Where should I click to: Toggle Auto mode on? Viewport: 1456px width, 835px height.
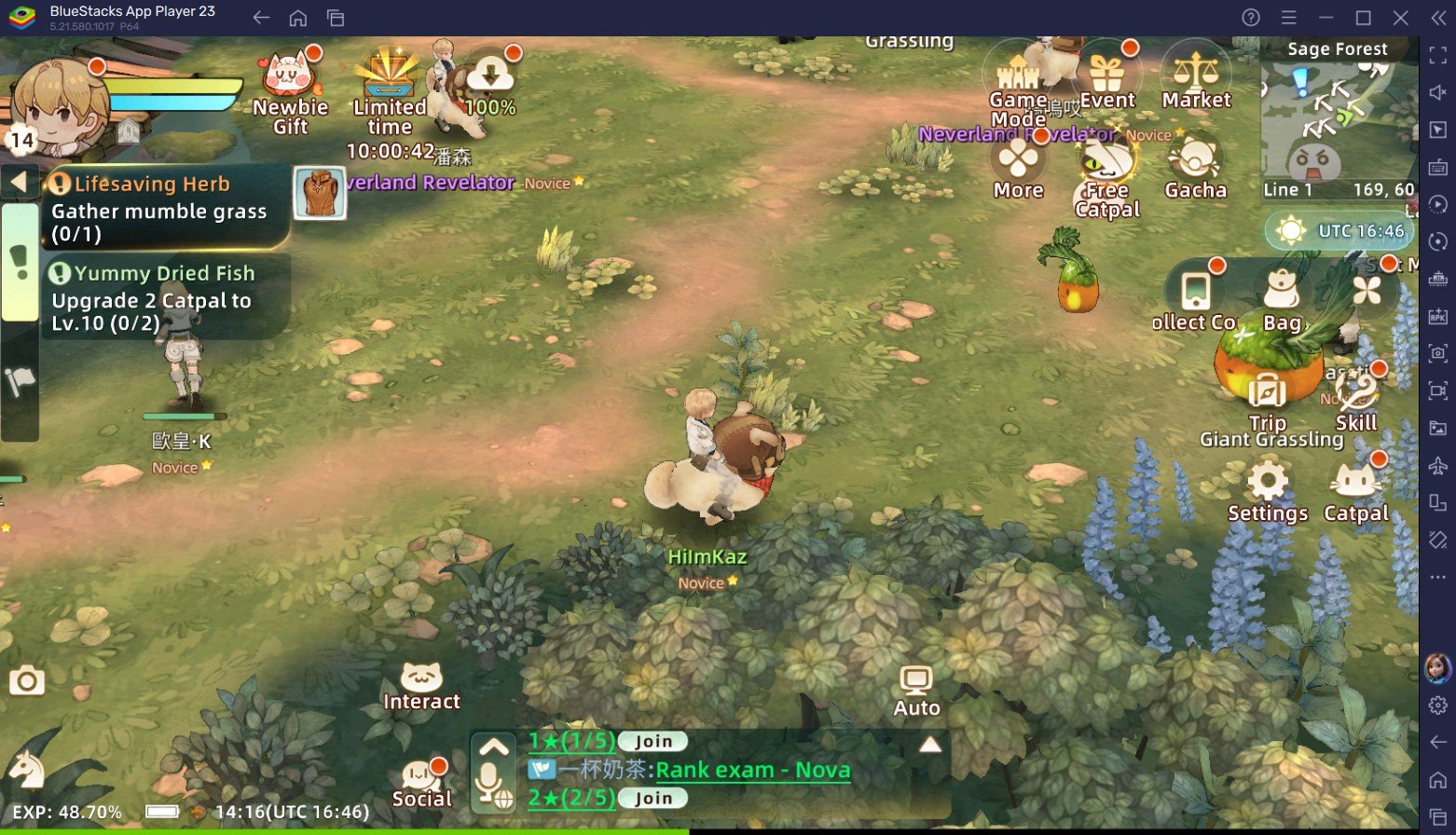(914, 681)
